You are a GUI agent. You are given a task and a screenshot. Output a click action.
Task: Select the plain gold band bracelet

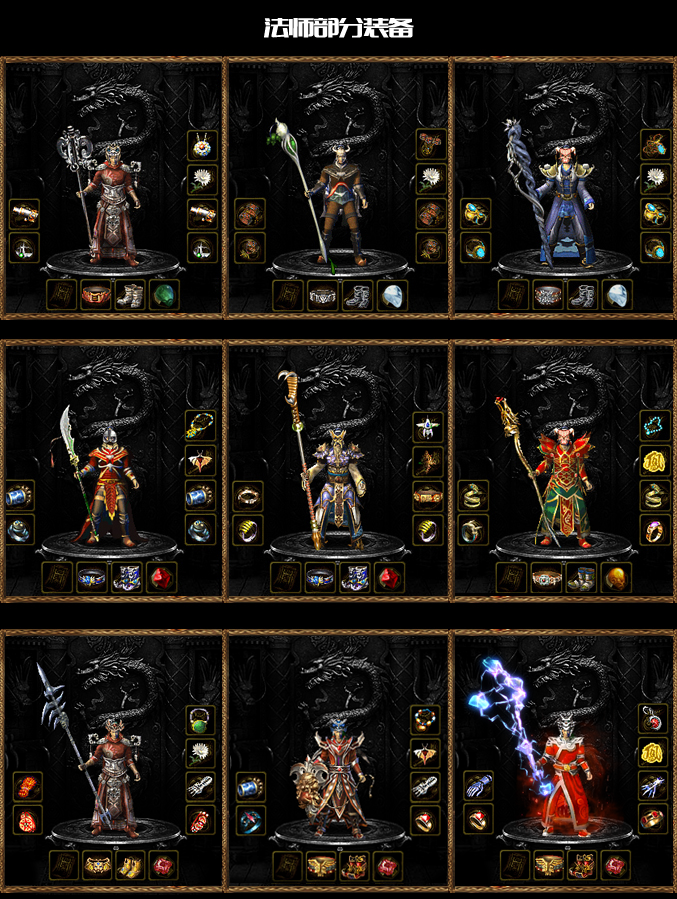(x=248, y=496)
